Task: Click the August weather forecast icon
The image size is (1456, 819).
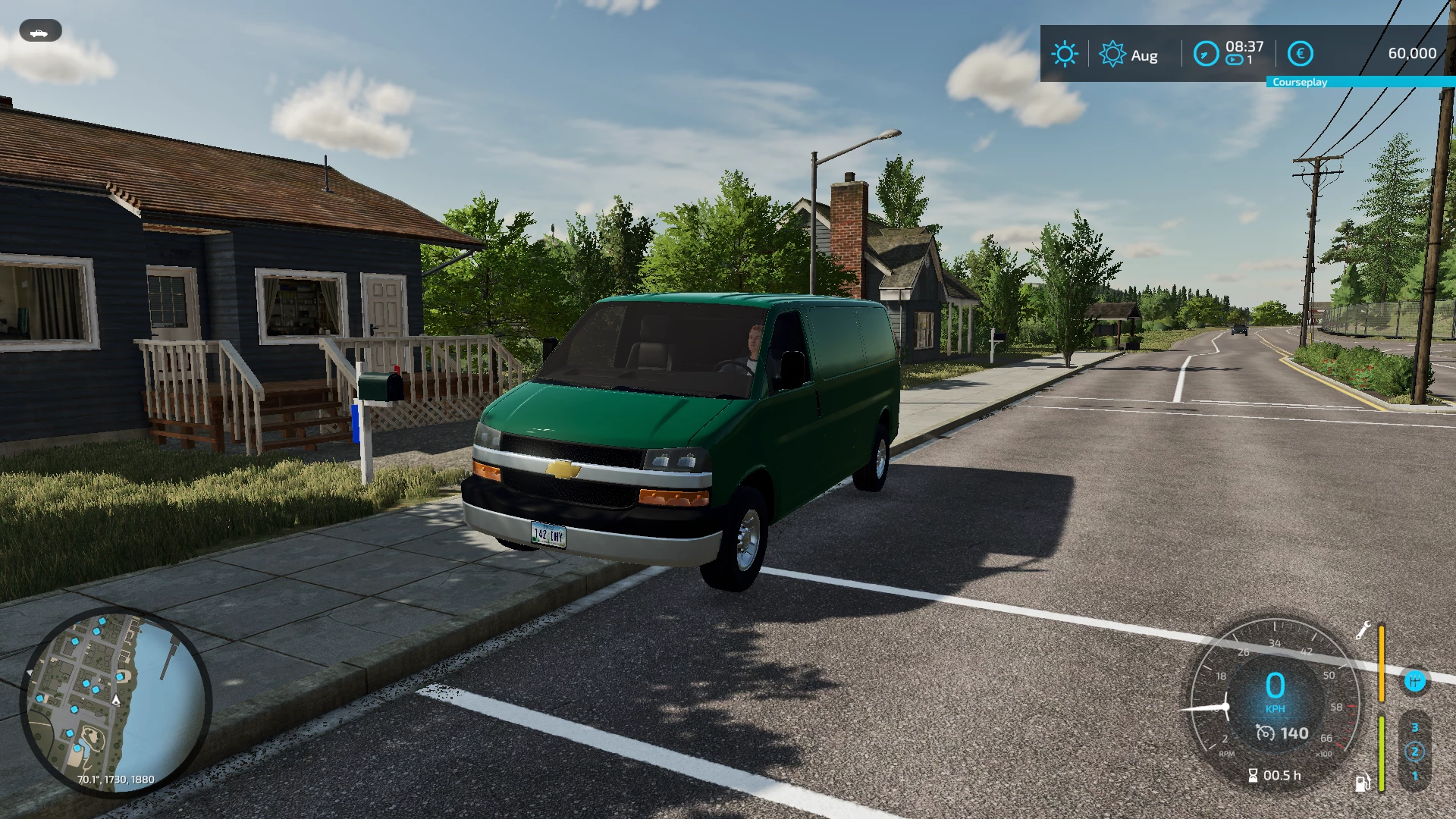Action: pyautogui.click(x=1112, y=54)
